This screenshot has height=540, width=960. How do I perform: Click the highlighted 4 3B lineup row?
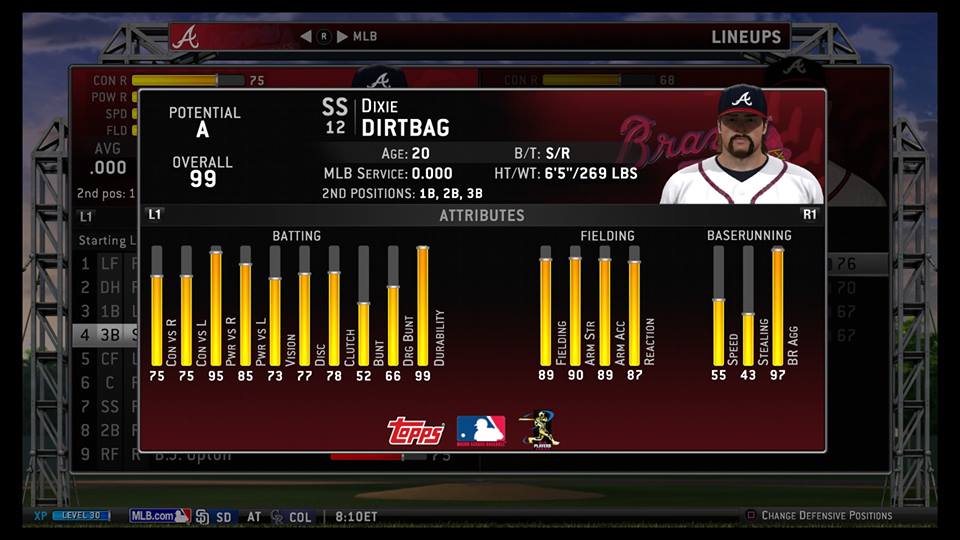(105, 335)
